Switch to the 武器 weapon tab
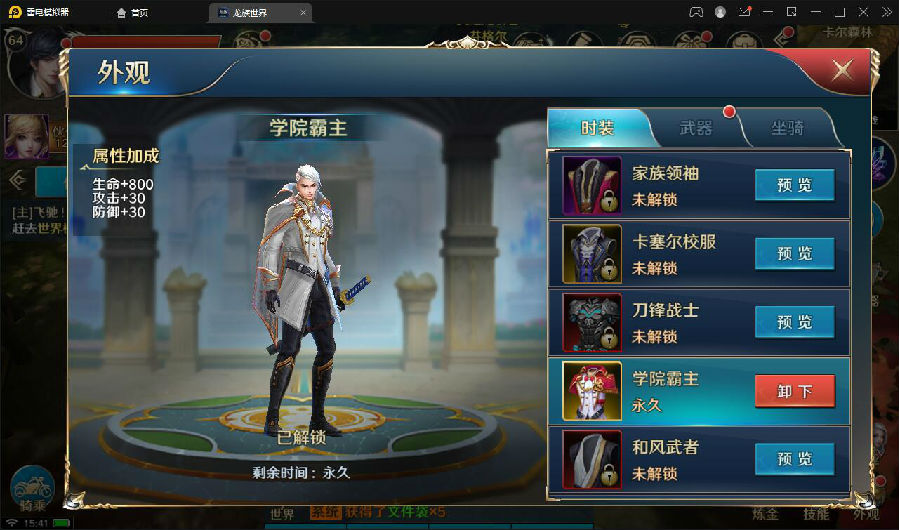This screenshot has height=530, width=899. click(x=696, y=128)
